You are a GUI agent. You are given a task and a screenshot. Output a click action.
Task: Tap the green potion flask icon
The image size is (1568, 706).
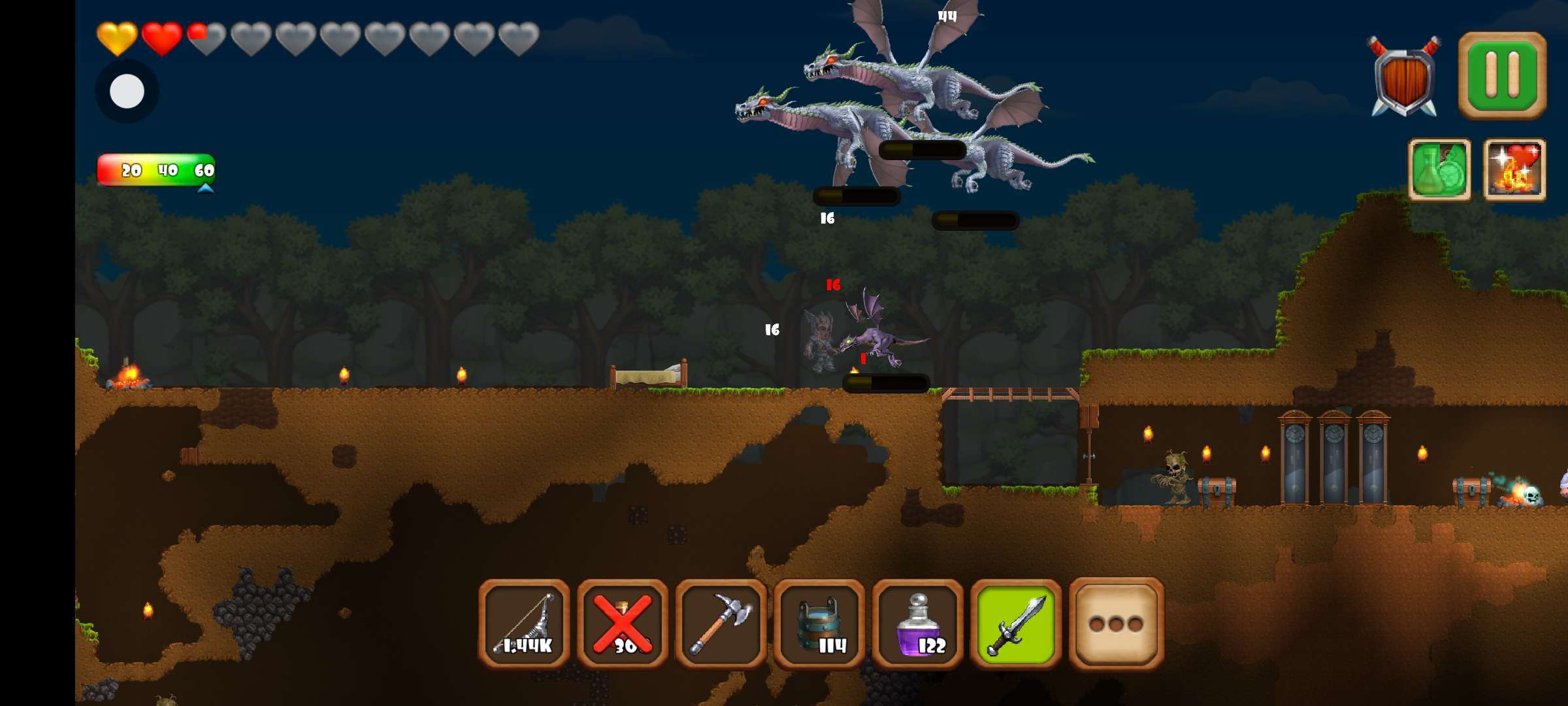[x=1439, y=169]
